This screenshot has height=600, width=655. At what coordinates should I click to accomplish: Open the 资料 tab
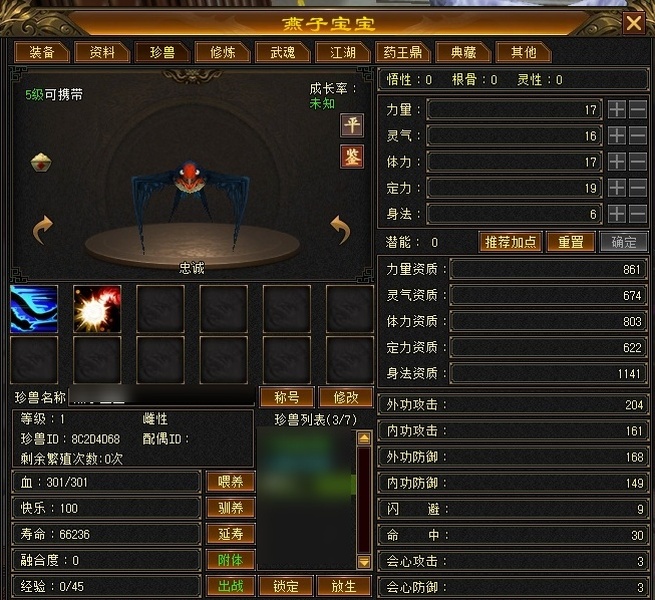102,52
